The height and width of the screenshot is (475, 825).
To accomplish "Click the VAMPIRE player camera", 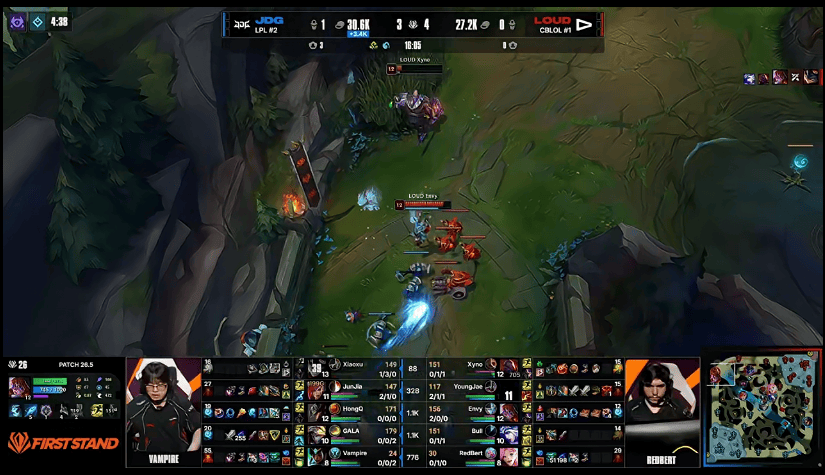I will tap(163, 409).
